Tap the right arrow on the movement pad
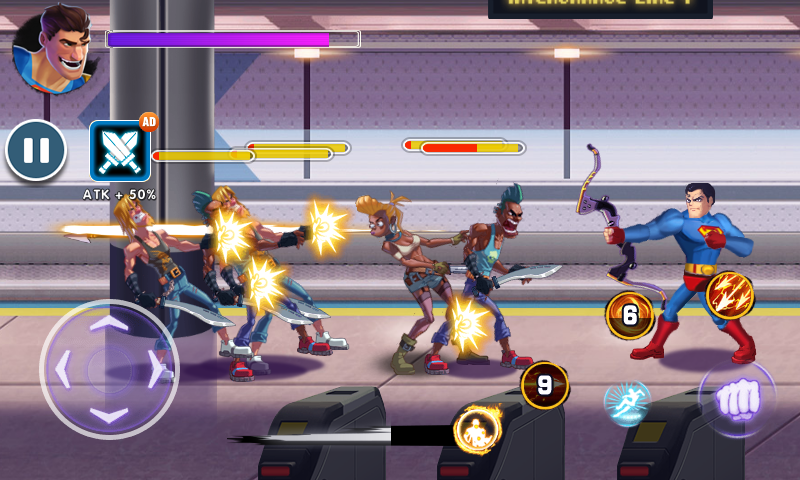Image resolution: width=800 pixels, height=480 pixels. point(155,370)
